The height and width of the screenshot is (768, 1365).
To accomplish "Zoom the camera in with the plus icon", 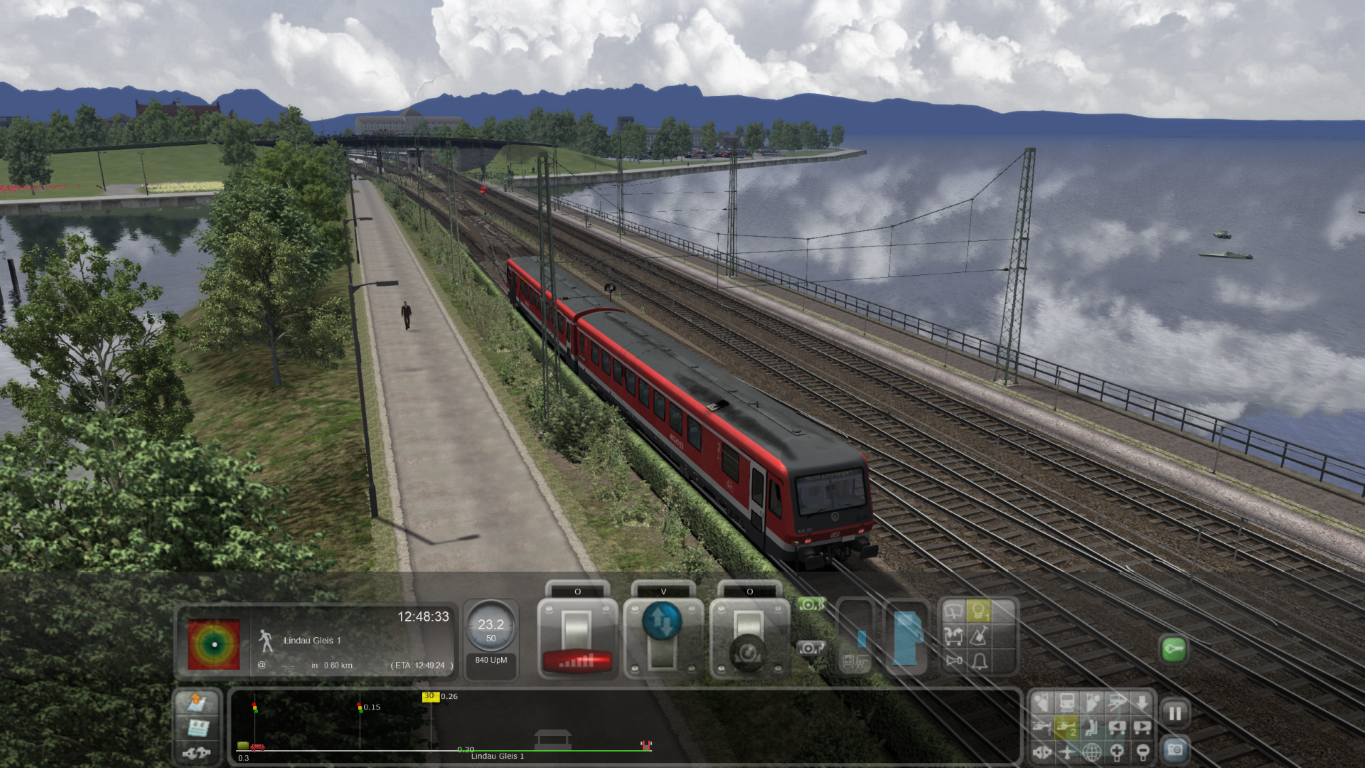I will (1116, 751).
